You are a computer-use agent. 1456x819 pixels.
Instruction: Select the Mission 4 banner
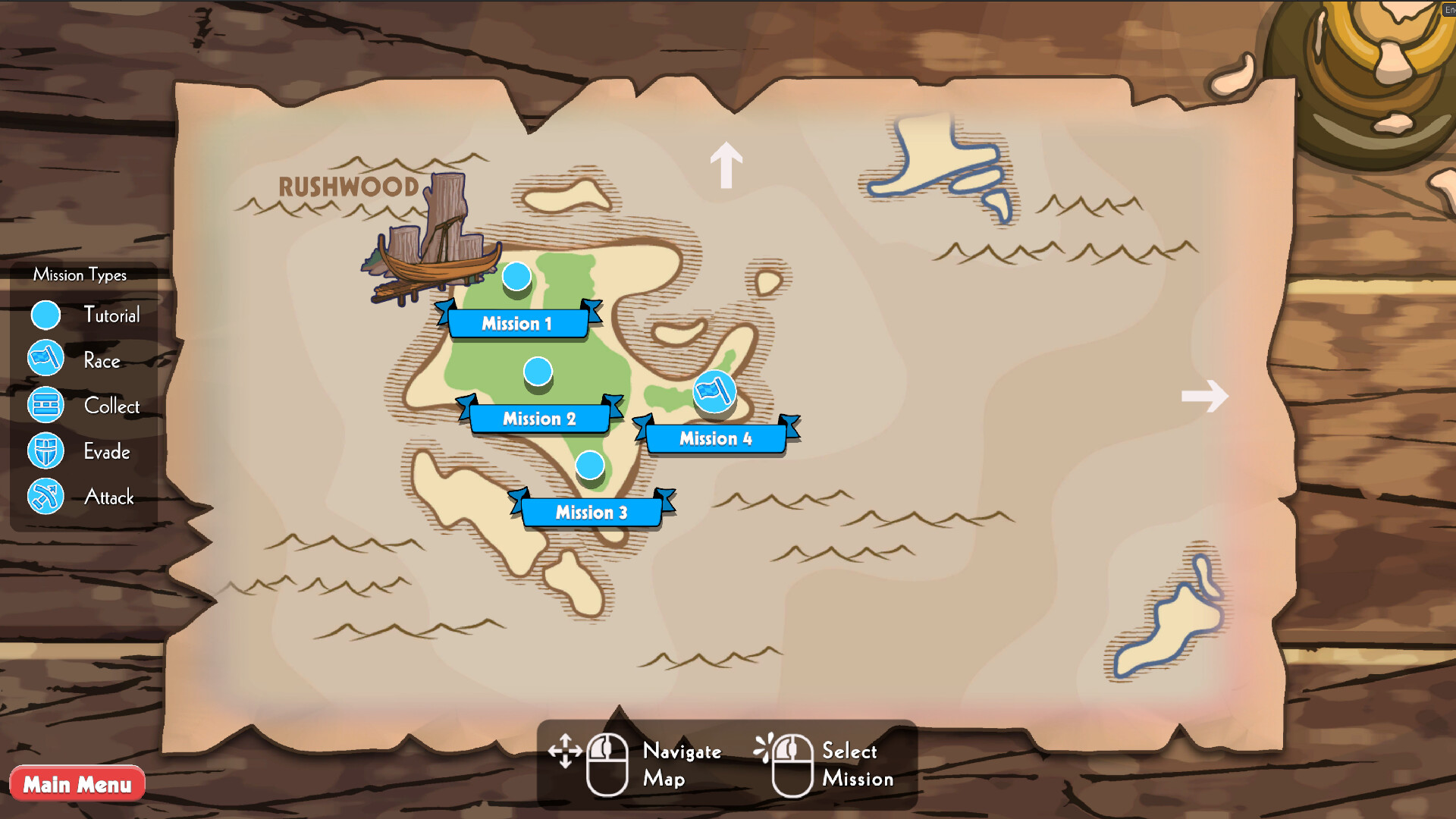click(717, 438)
